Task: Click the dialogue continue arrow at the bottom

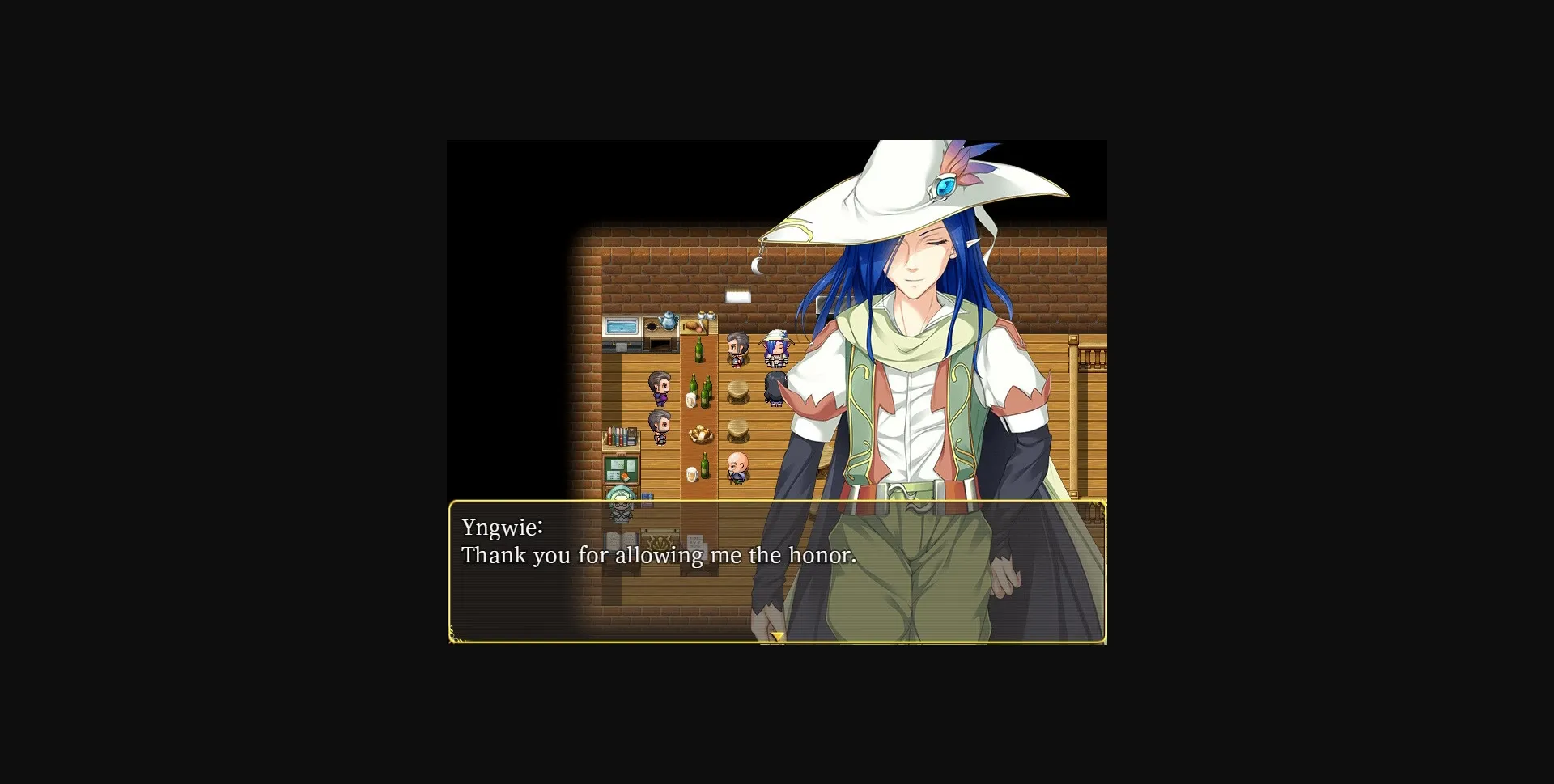Action: [779, 637]
